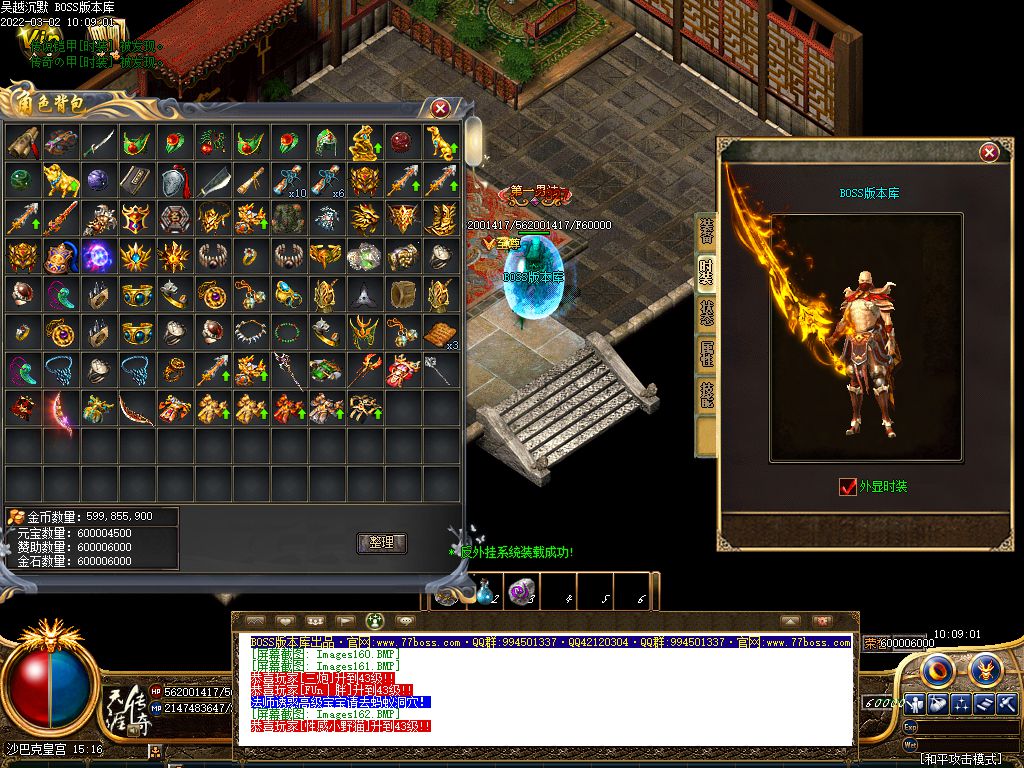Select the curved green-hilted sword item

point(98,143)
